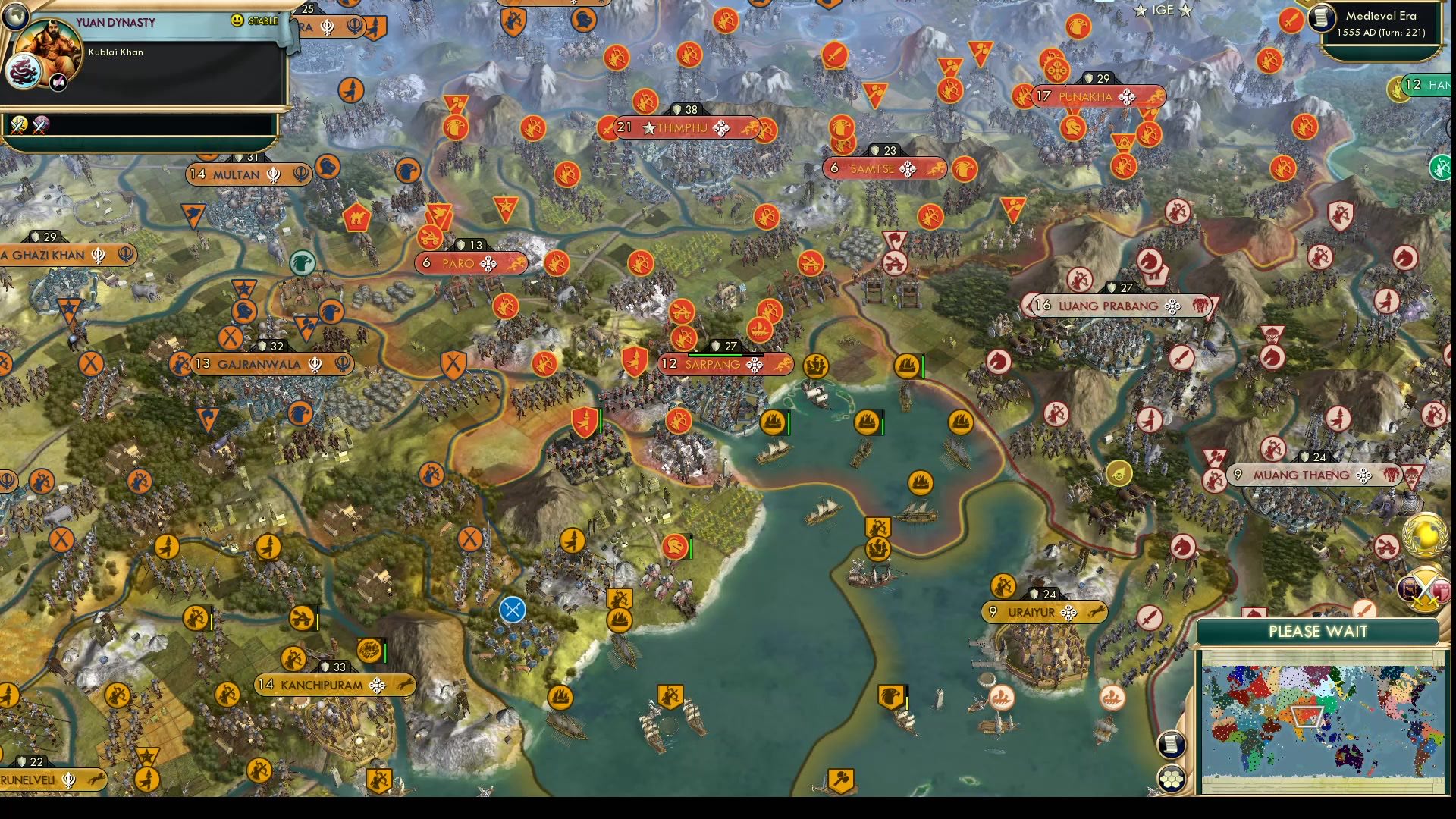Click the STABLE happiness smiley indicator

coord(239,20)
